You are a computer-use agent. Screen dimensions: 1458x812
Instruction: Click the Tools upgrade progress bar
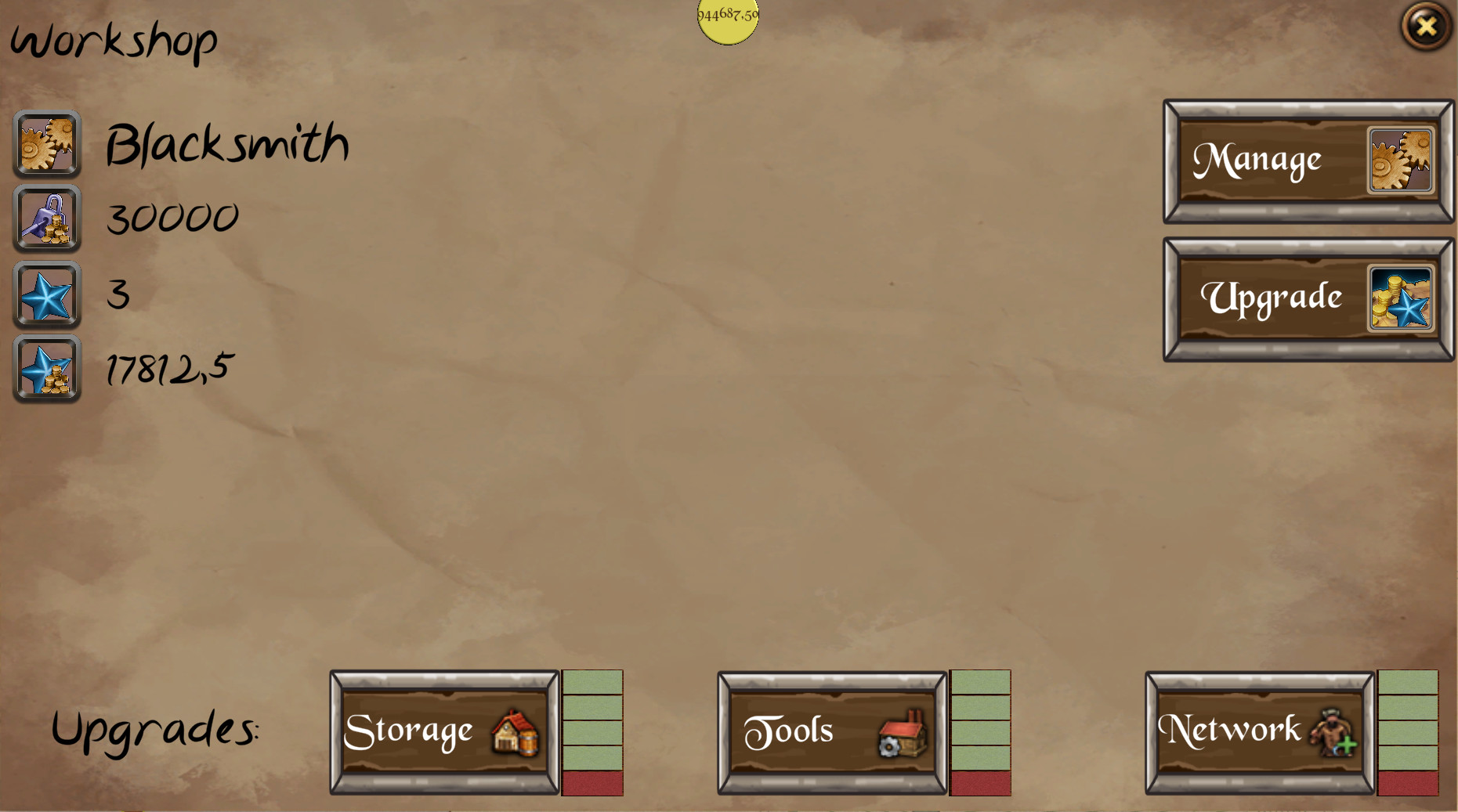(979, 731)
